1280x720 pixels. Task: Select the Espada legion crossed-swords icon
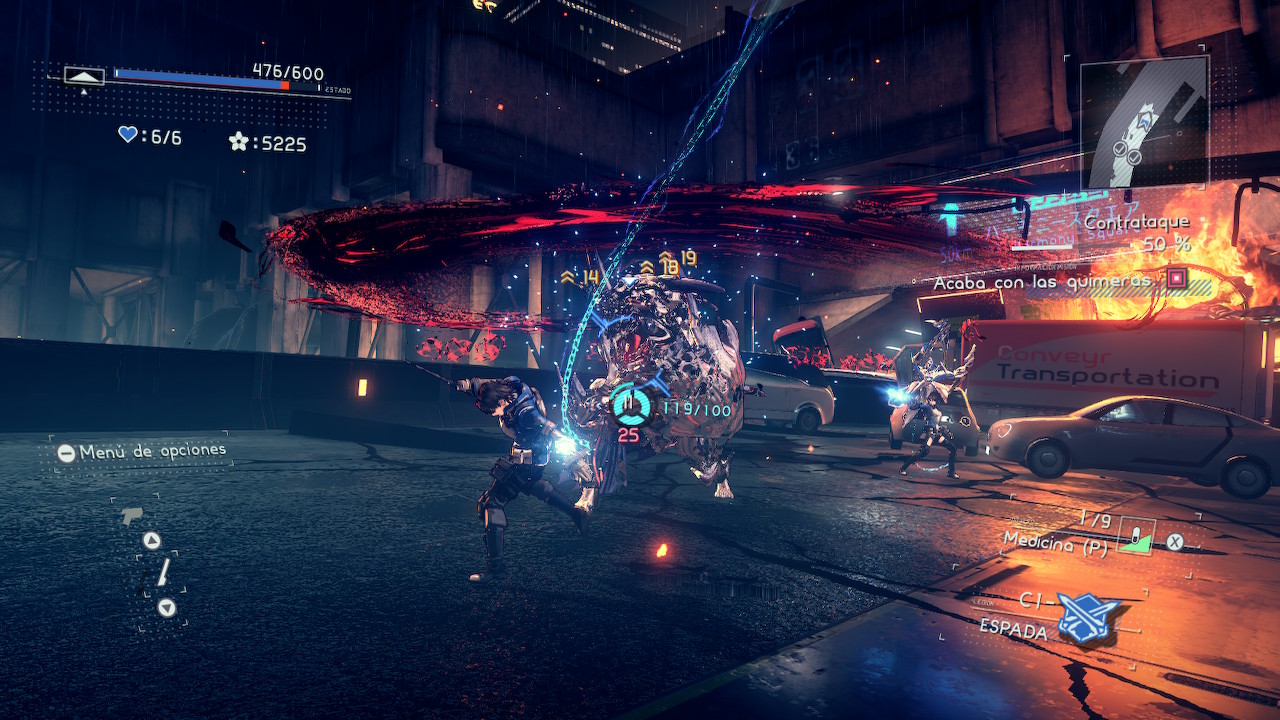1088,615
